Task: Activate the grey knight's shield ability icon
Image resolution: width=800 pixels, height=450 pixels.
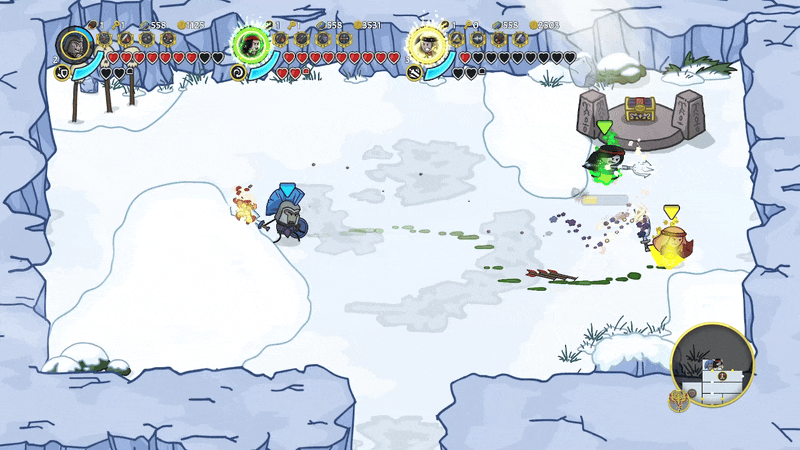Action: click(62, 73)
